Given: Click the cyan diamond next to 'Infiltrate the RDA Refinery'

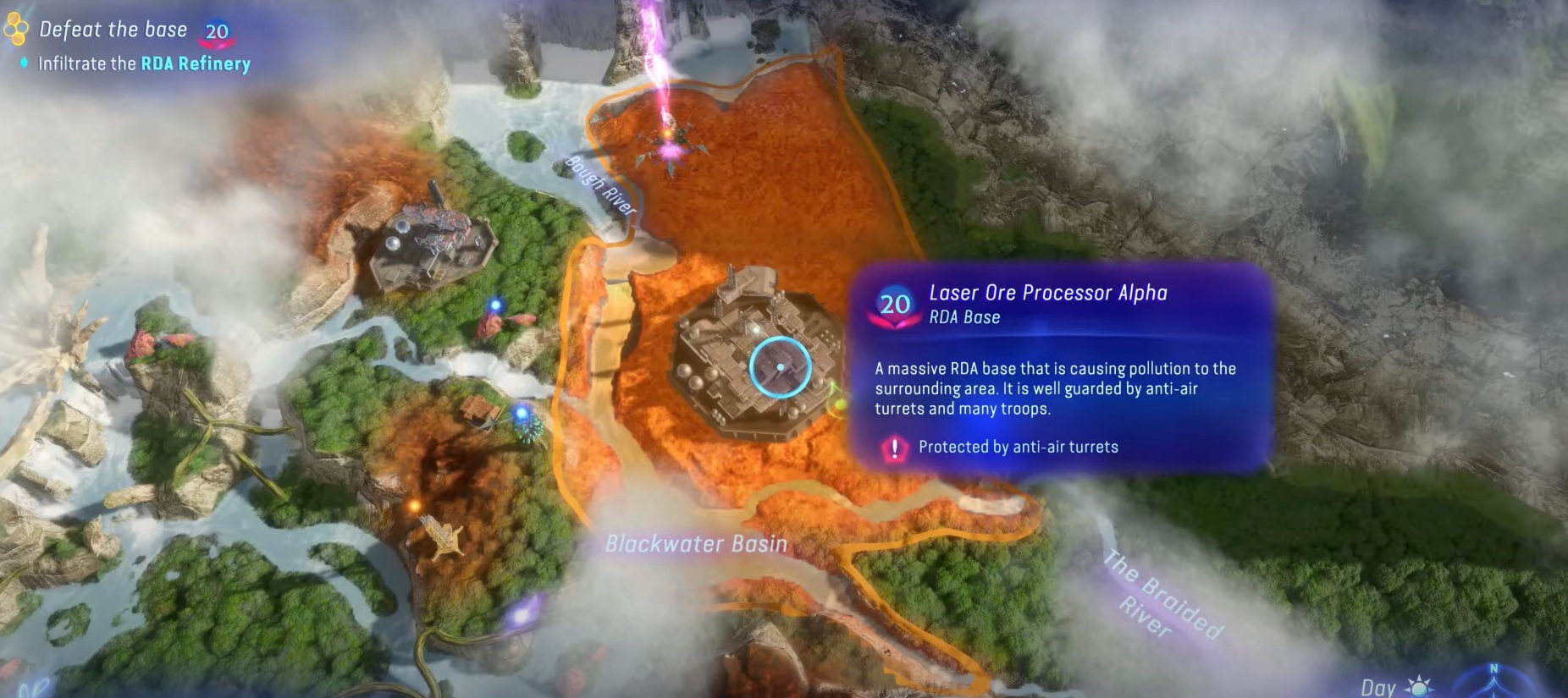Looking at the screenshot, I should coord(23,62).
